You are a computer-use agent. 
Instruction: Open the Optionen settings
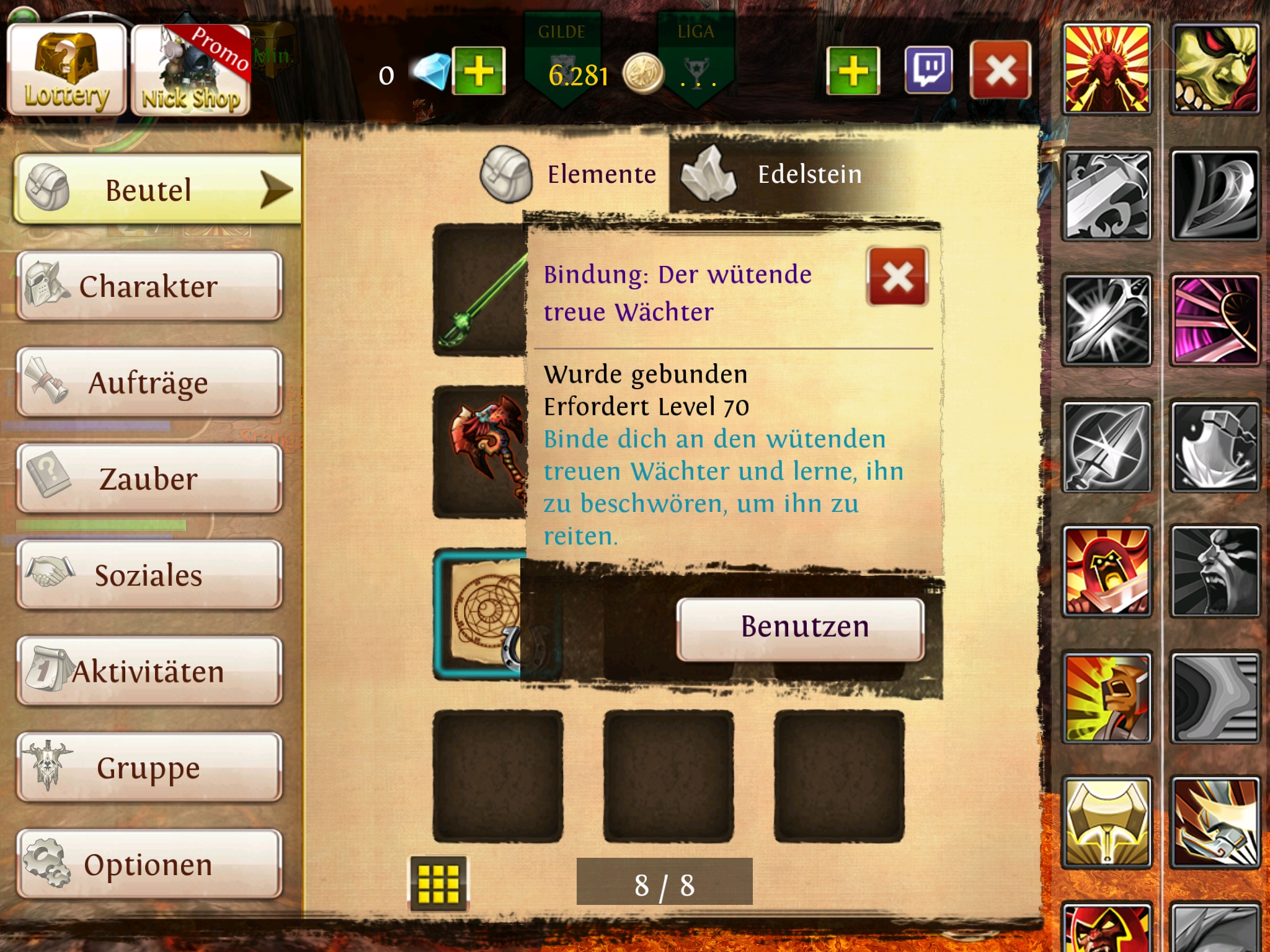pos(149,864)
